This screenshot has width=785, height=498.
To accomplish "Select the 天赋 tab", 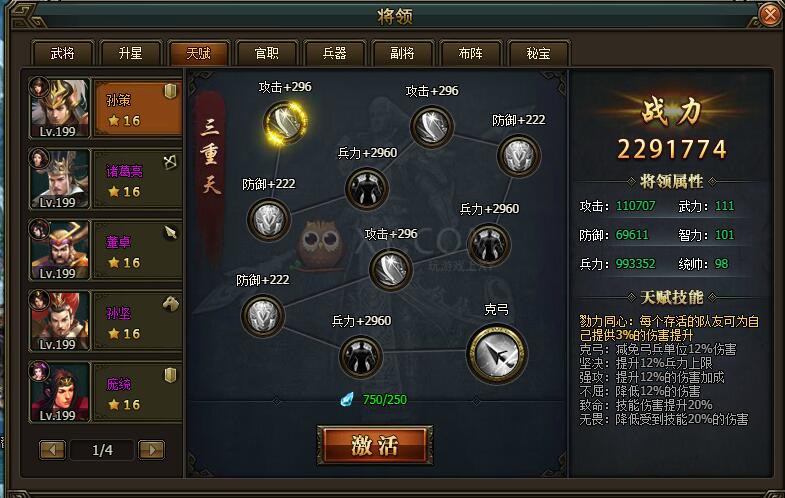I will click(198, 53).
